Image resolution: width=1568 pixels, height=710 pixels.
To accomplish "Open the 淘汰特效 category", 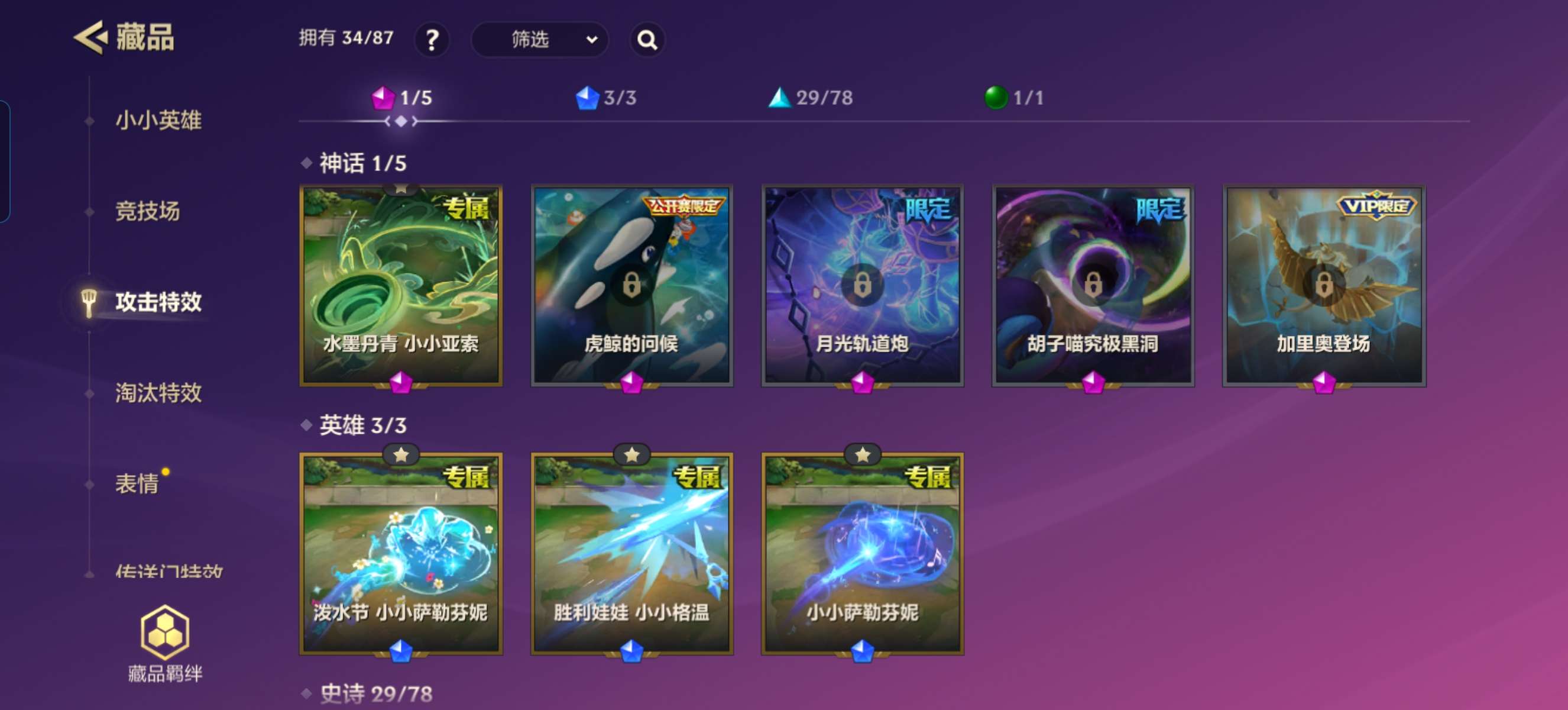I will 158,393.
